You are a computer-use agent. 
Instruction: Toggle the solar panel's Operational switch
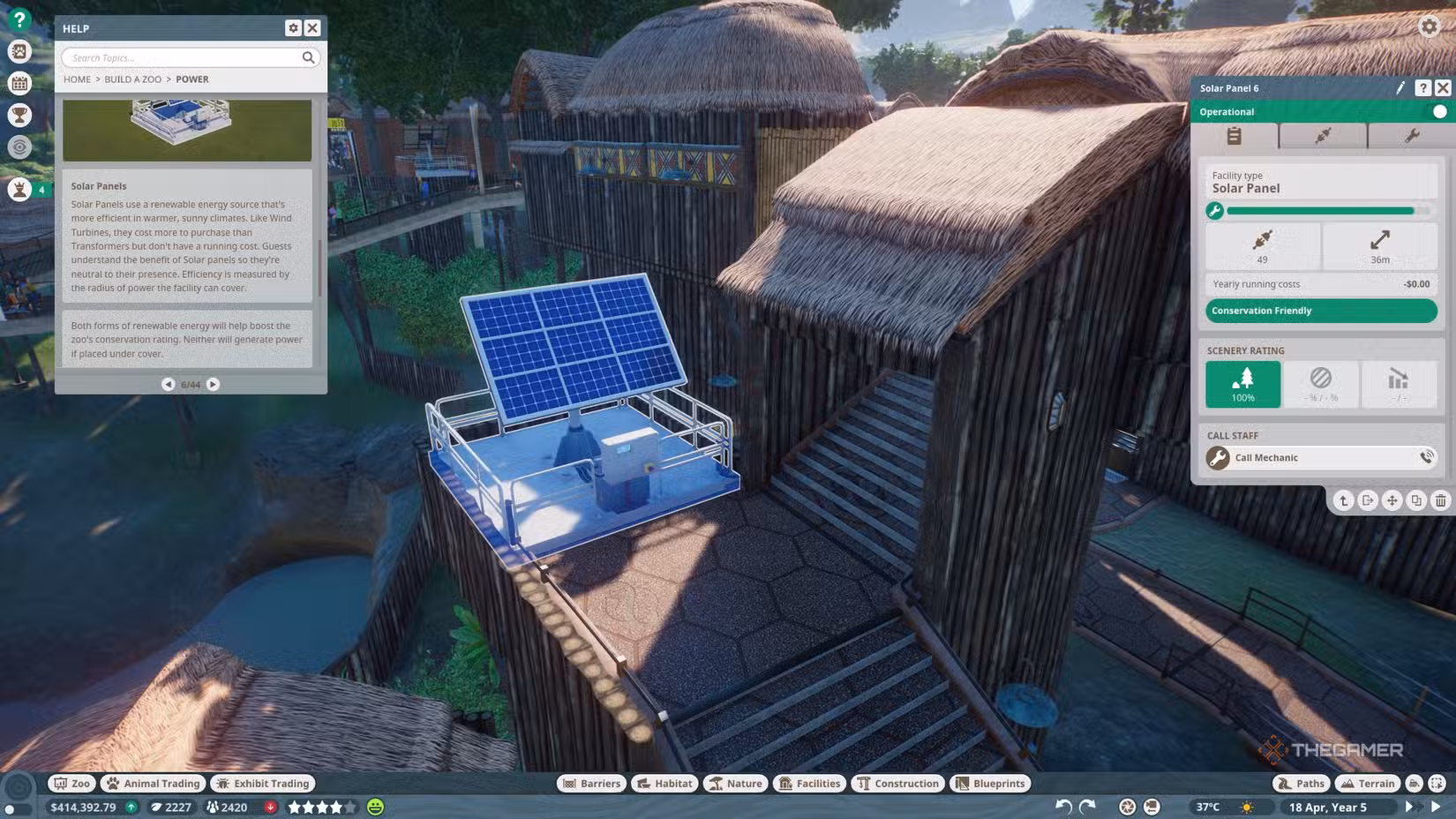point(1441,112)
